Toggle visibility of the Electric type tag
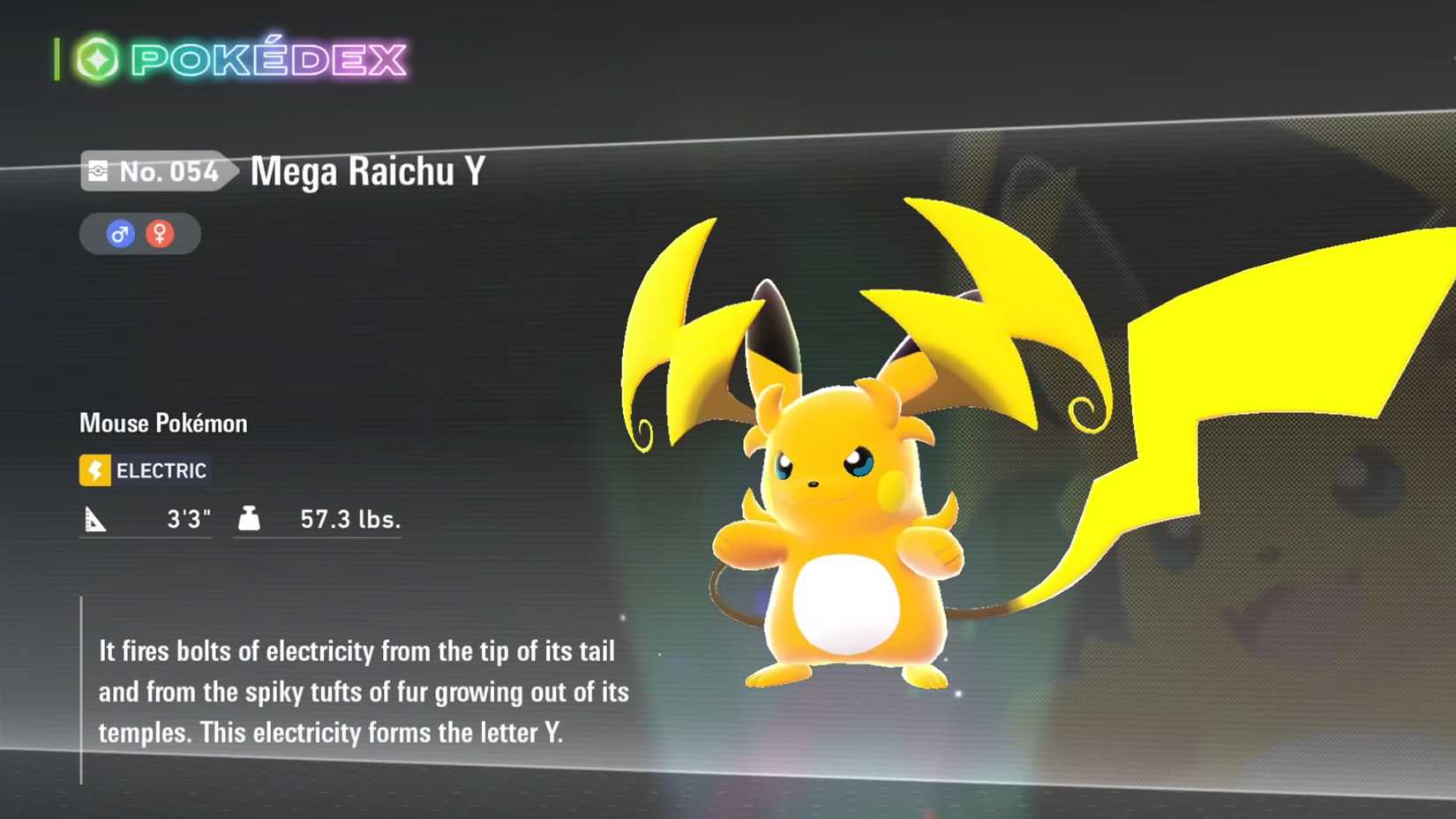 tap(144, 470)
